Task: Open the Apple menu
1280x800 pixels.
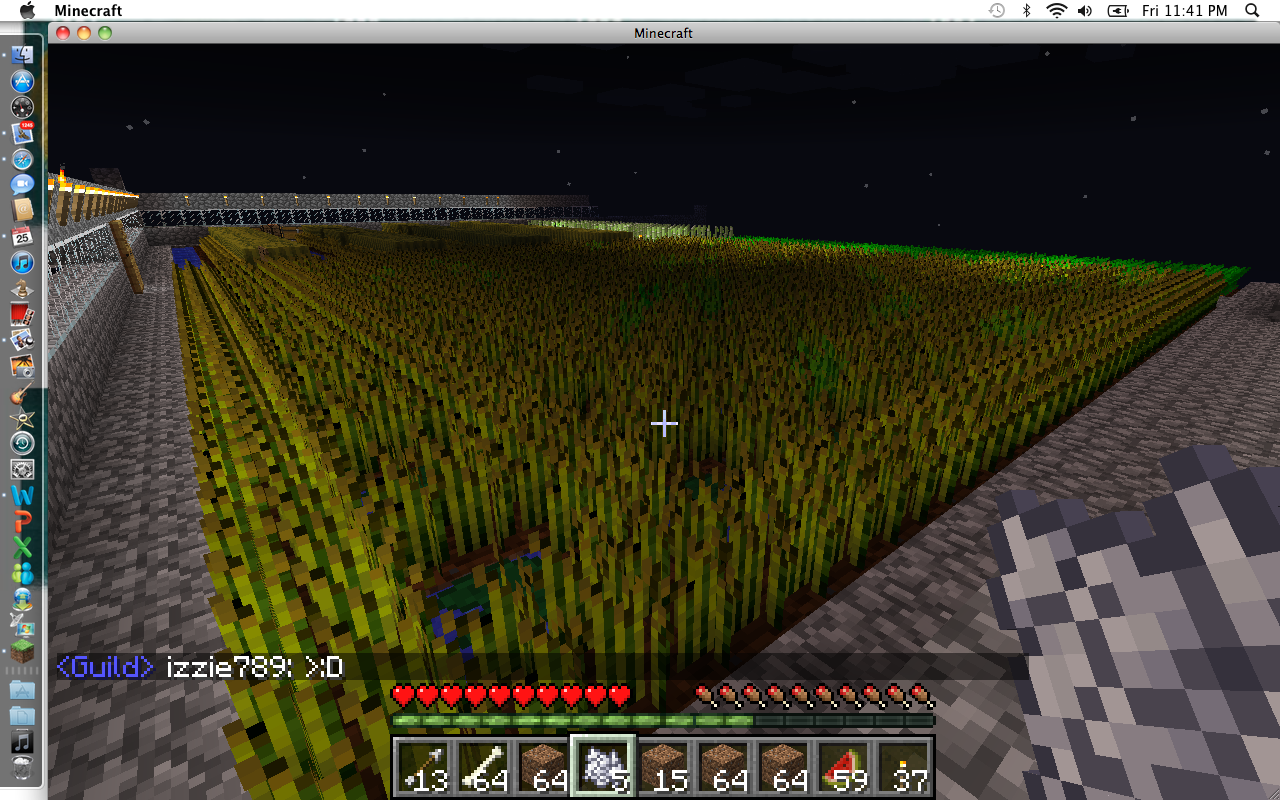Action: click(27, 10)
